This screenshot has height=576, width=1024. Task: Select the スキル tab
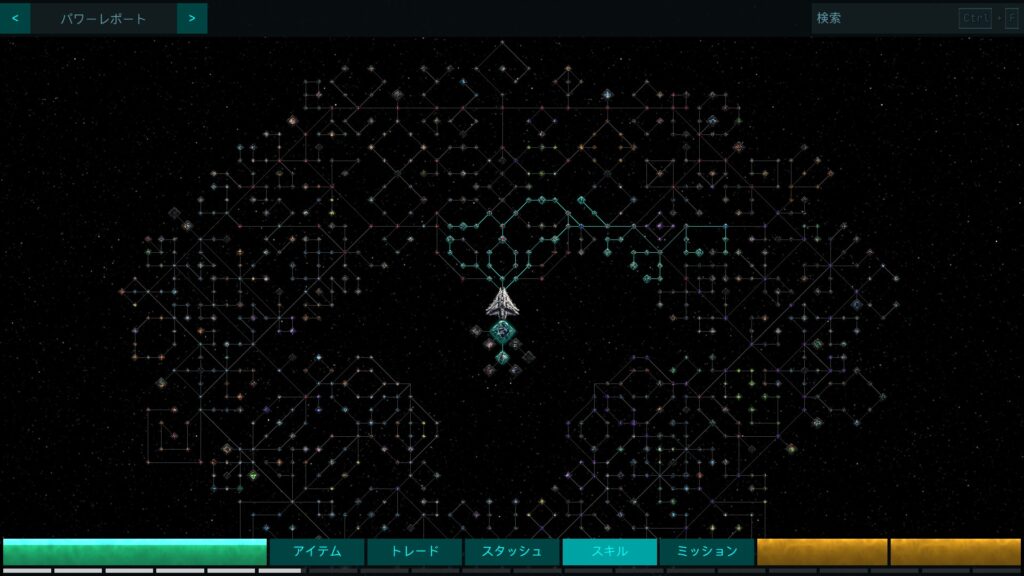coord(609,551)
